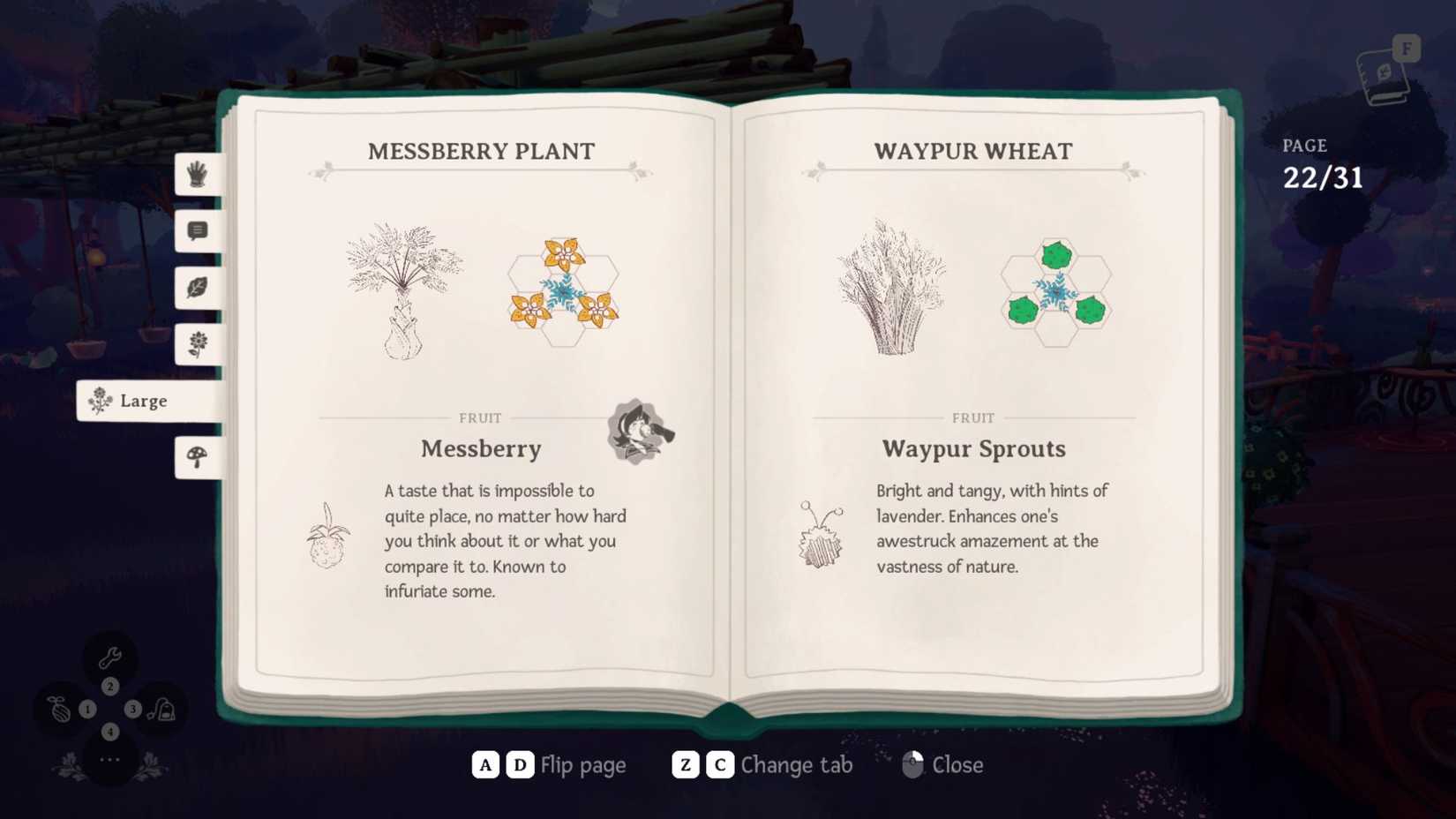This screenshot has height=819, width=1456.
Task: Open the mushroom category in the journal
Action: [196, 457]
